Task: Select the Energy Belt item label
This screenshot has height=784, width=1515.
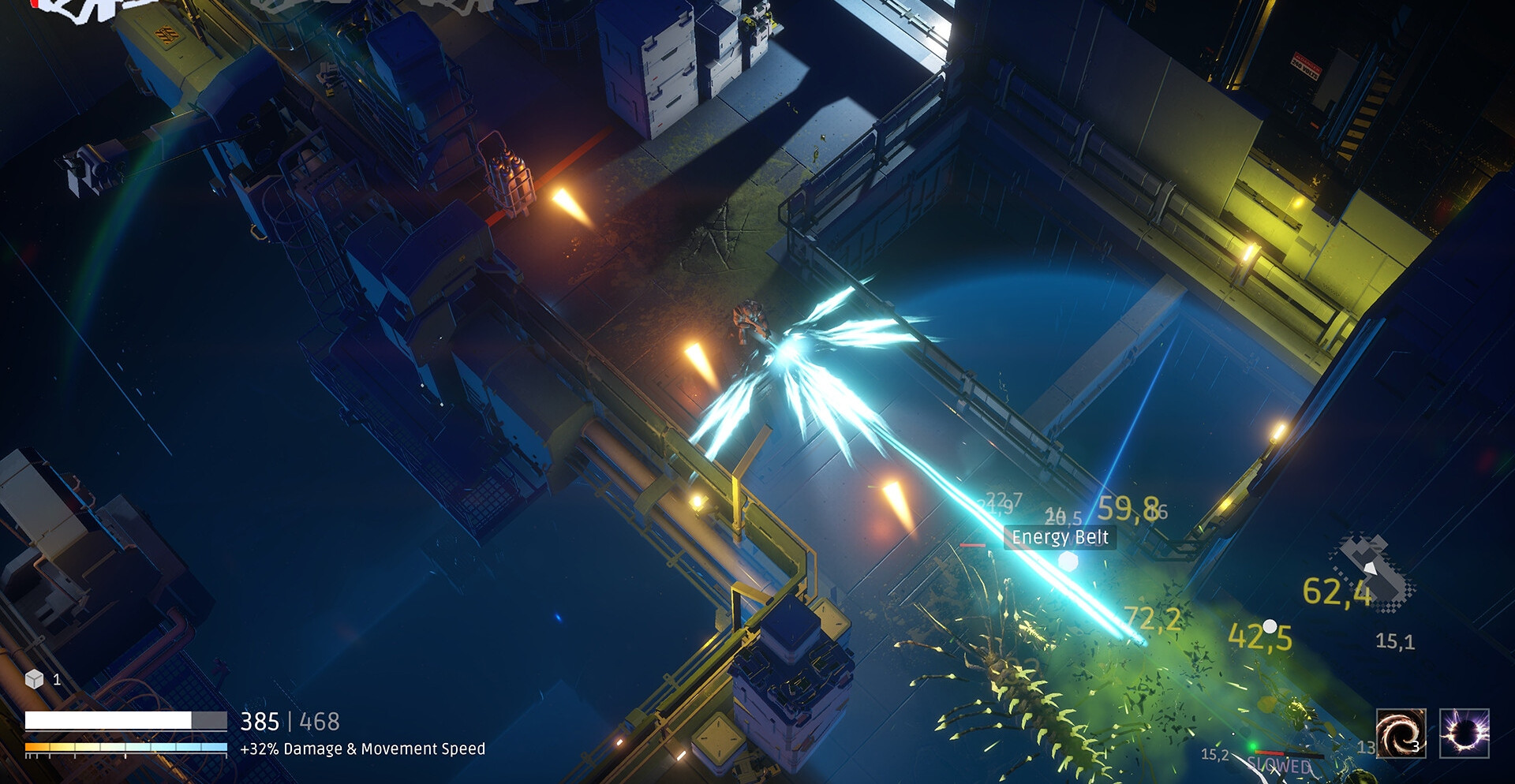Action: 1060,537
